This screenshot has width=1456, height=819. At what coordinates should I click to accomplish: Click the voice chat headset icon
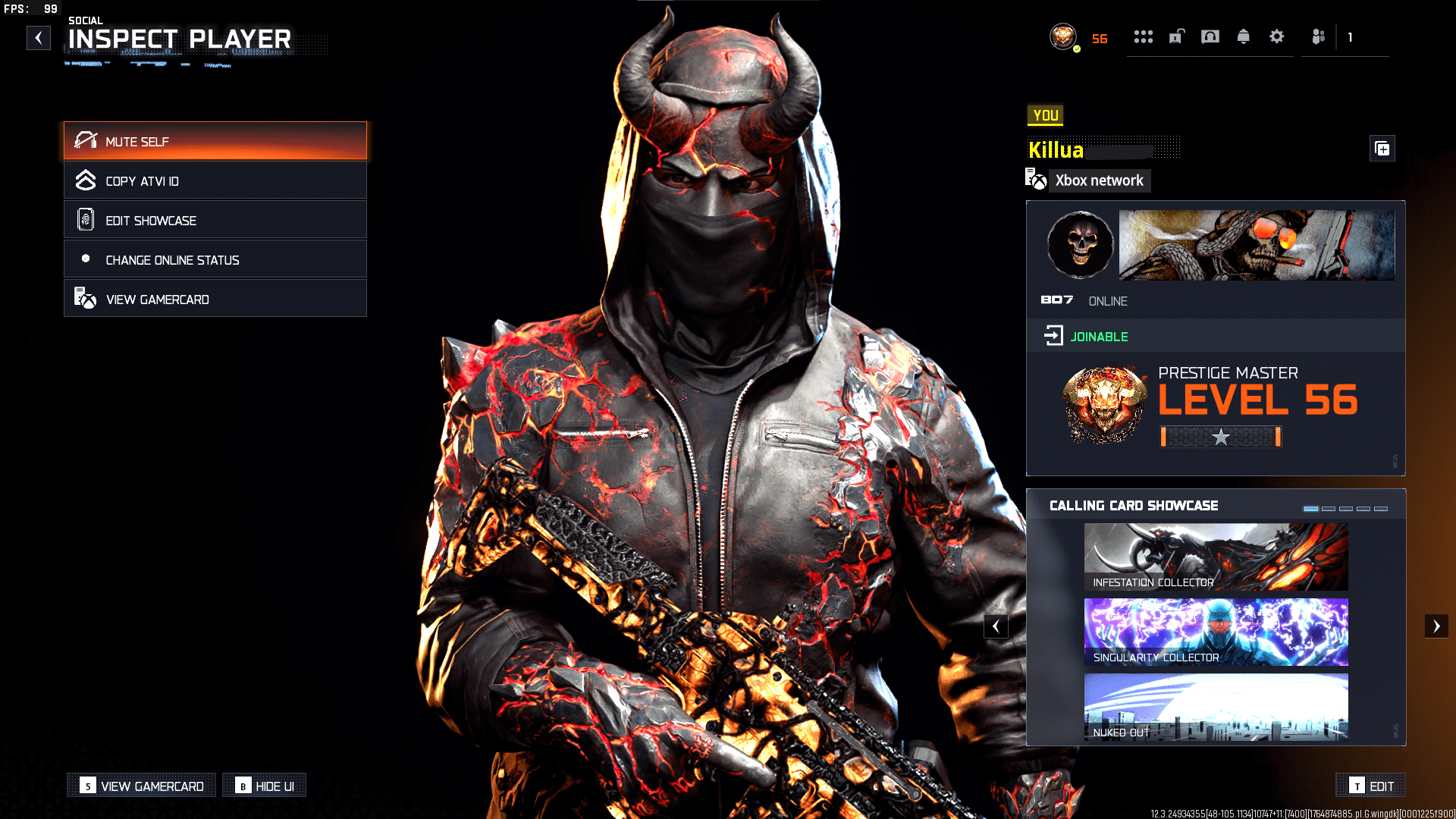coord(1210,36)
